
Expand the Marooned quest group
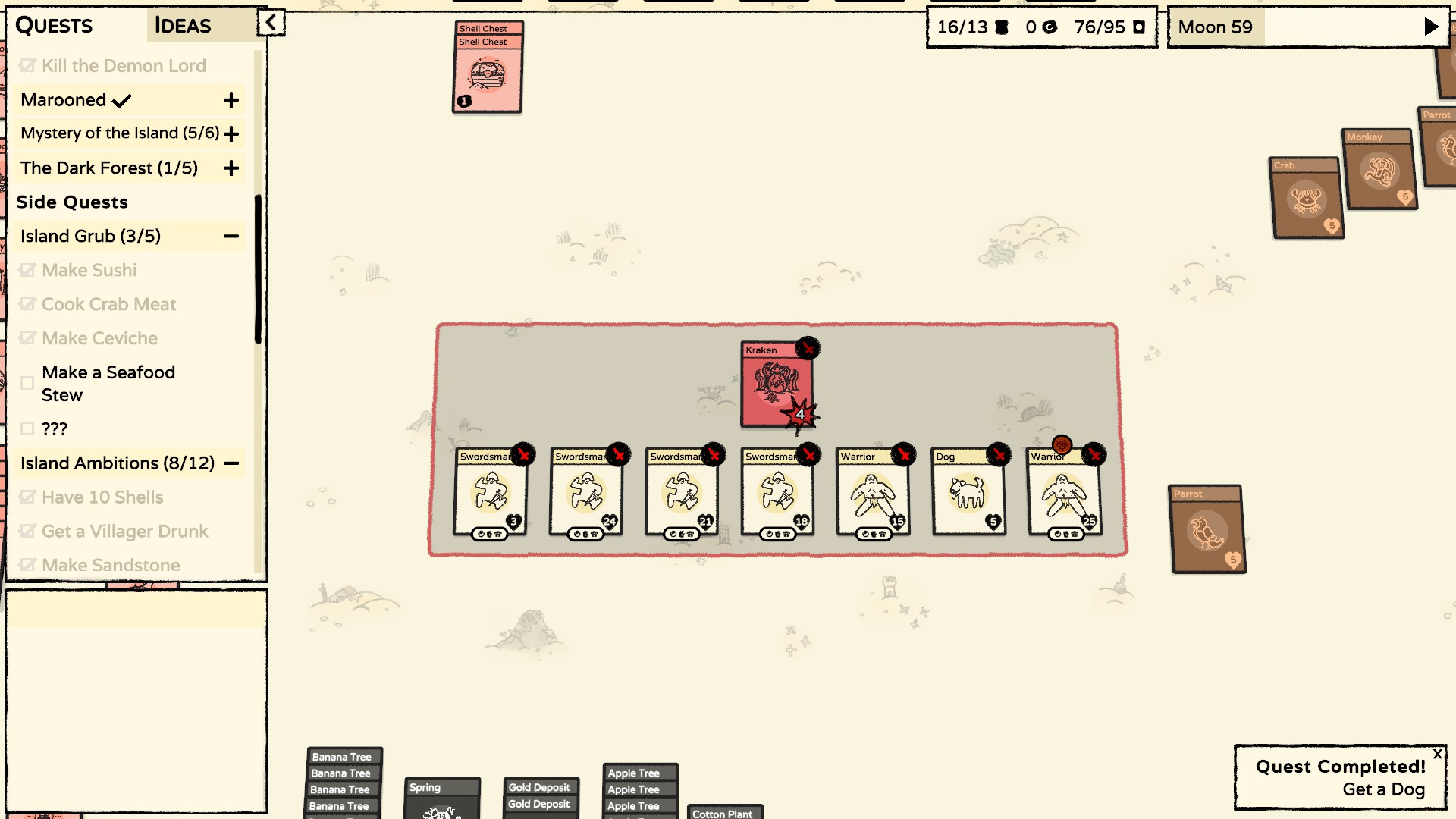tap(231, 100)
